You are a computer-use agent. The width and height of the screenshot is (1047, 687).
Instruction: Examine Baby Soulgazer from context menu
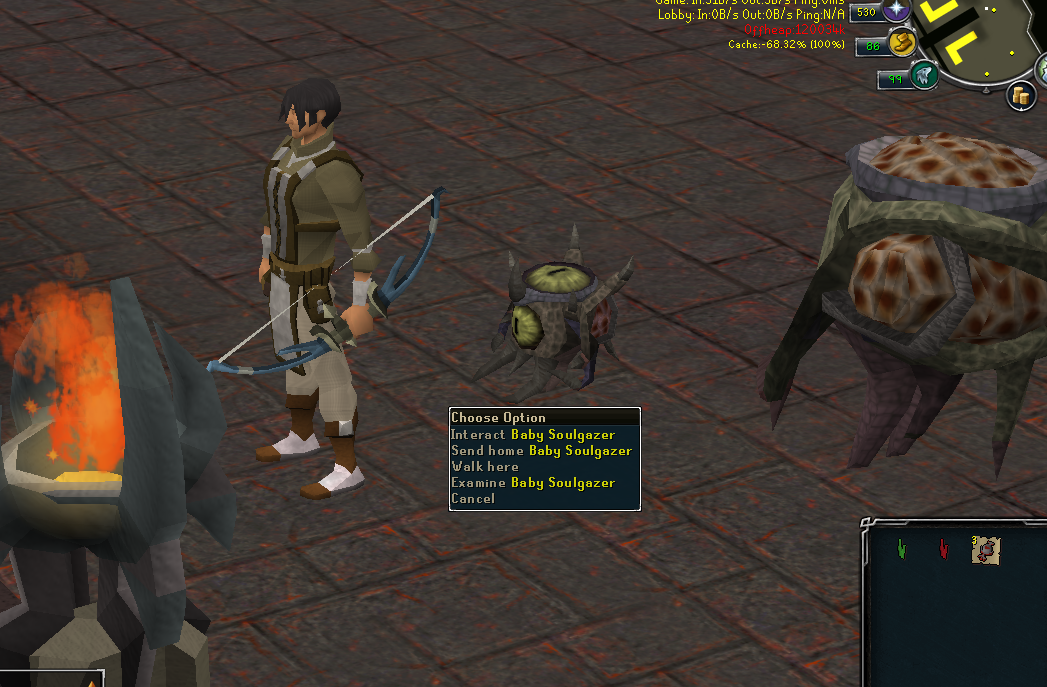(533, 483)
